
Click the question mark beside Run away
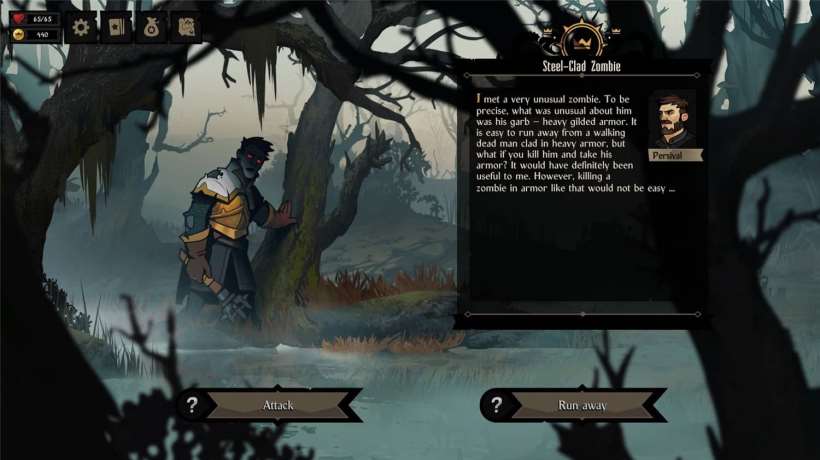pos(497,405)
